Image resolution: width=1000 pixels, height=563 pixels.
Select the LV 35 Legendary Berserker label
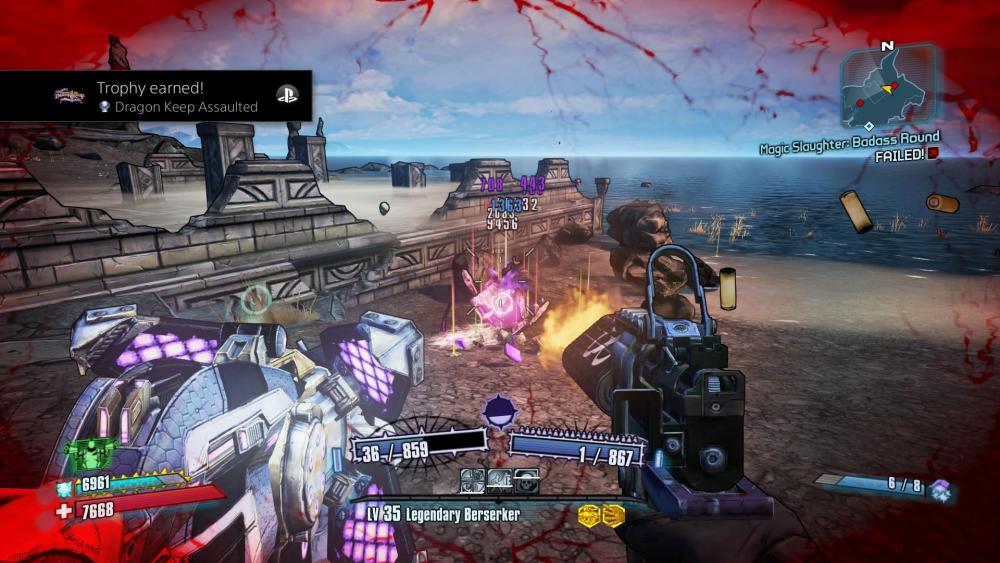[x=443, y=514]
